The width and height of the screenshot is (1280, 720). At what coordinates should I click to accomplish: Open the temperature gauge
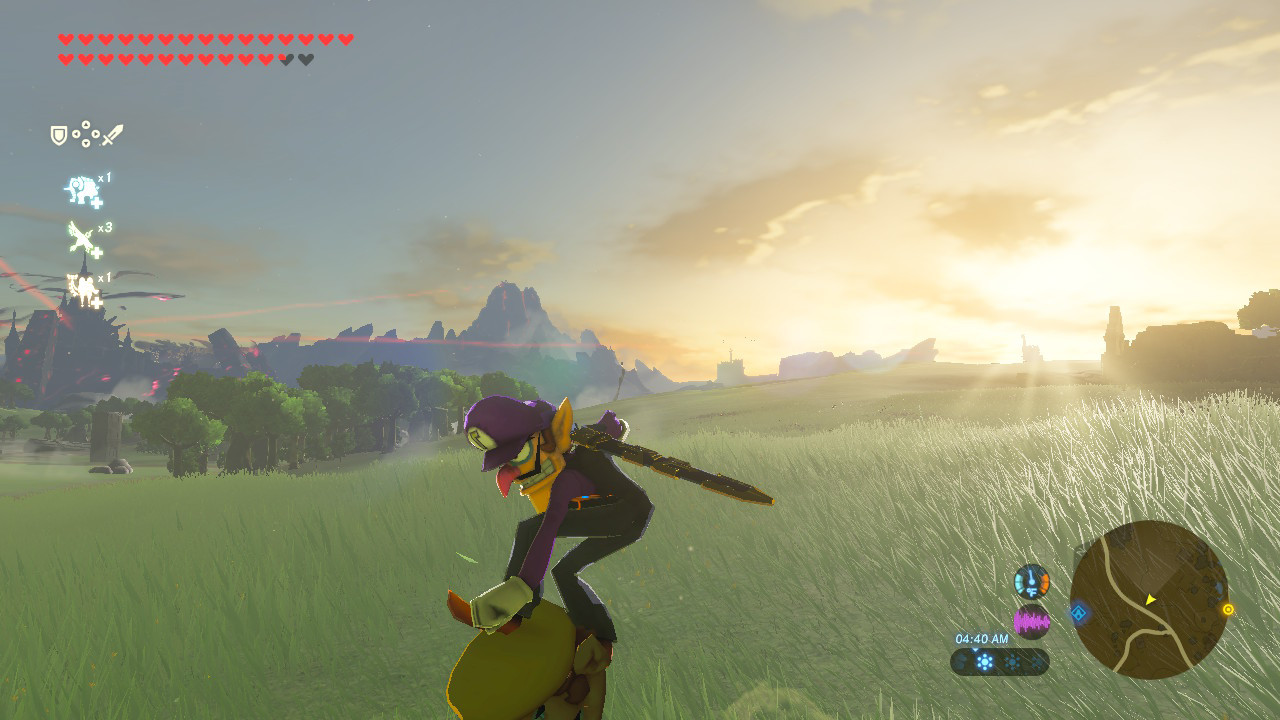1031,581
